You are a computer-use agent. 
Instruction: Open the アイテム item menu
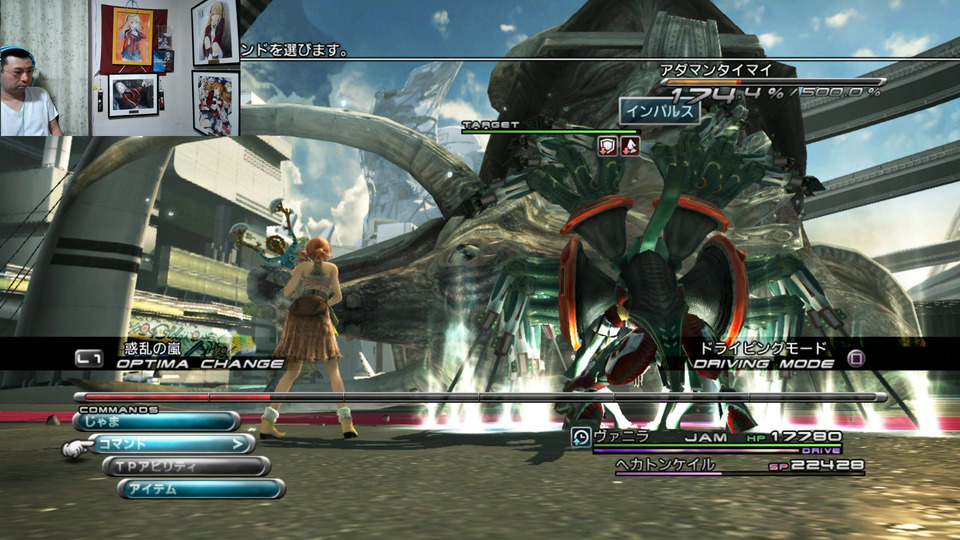200,489
